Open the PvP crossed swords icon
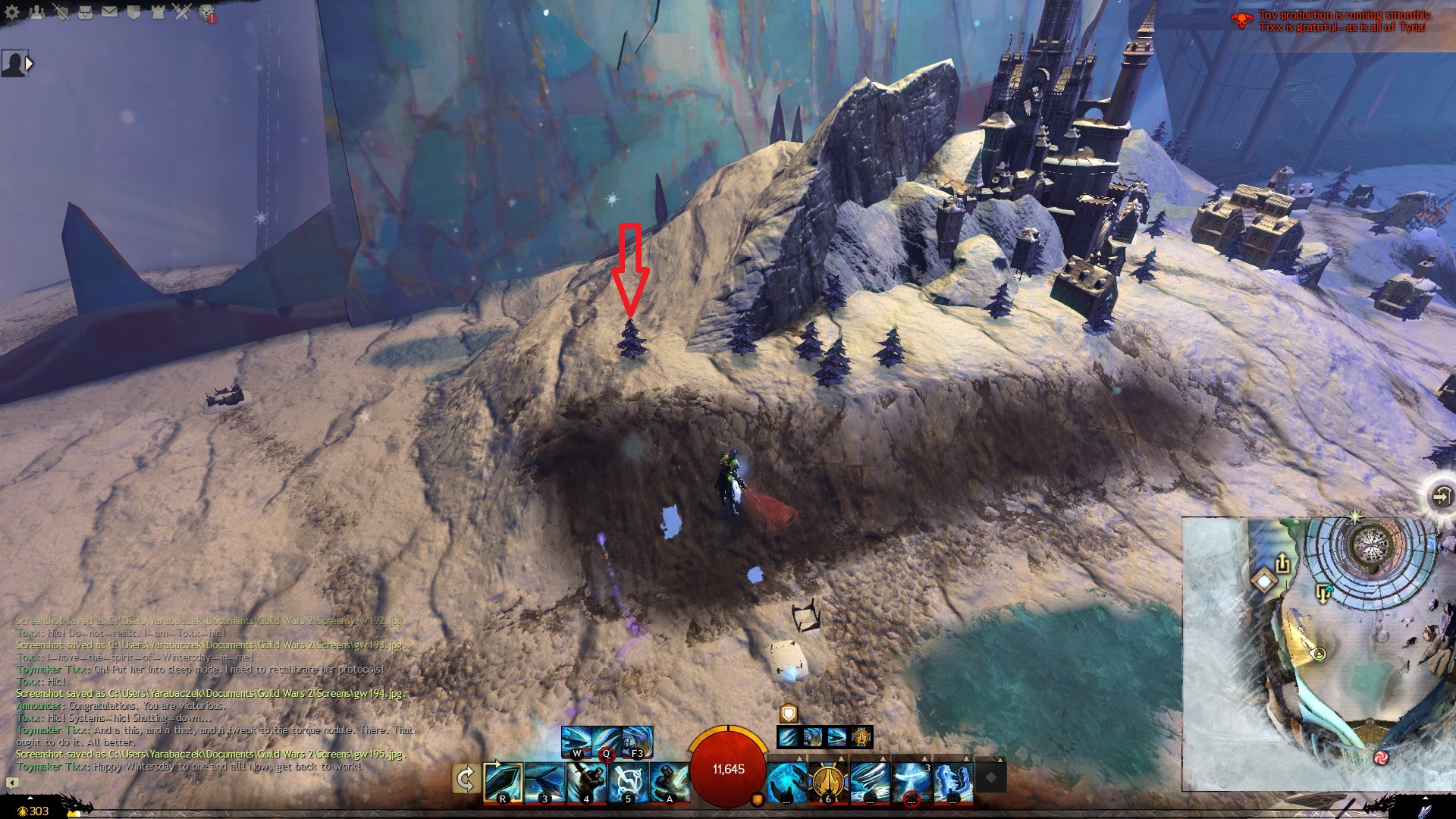1456x819 pixels. click(x=182, y=12)
